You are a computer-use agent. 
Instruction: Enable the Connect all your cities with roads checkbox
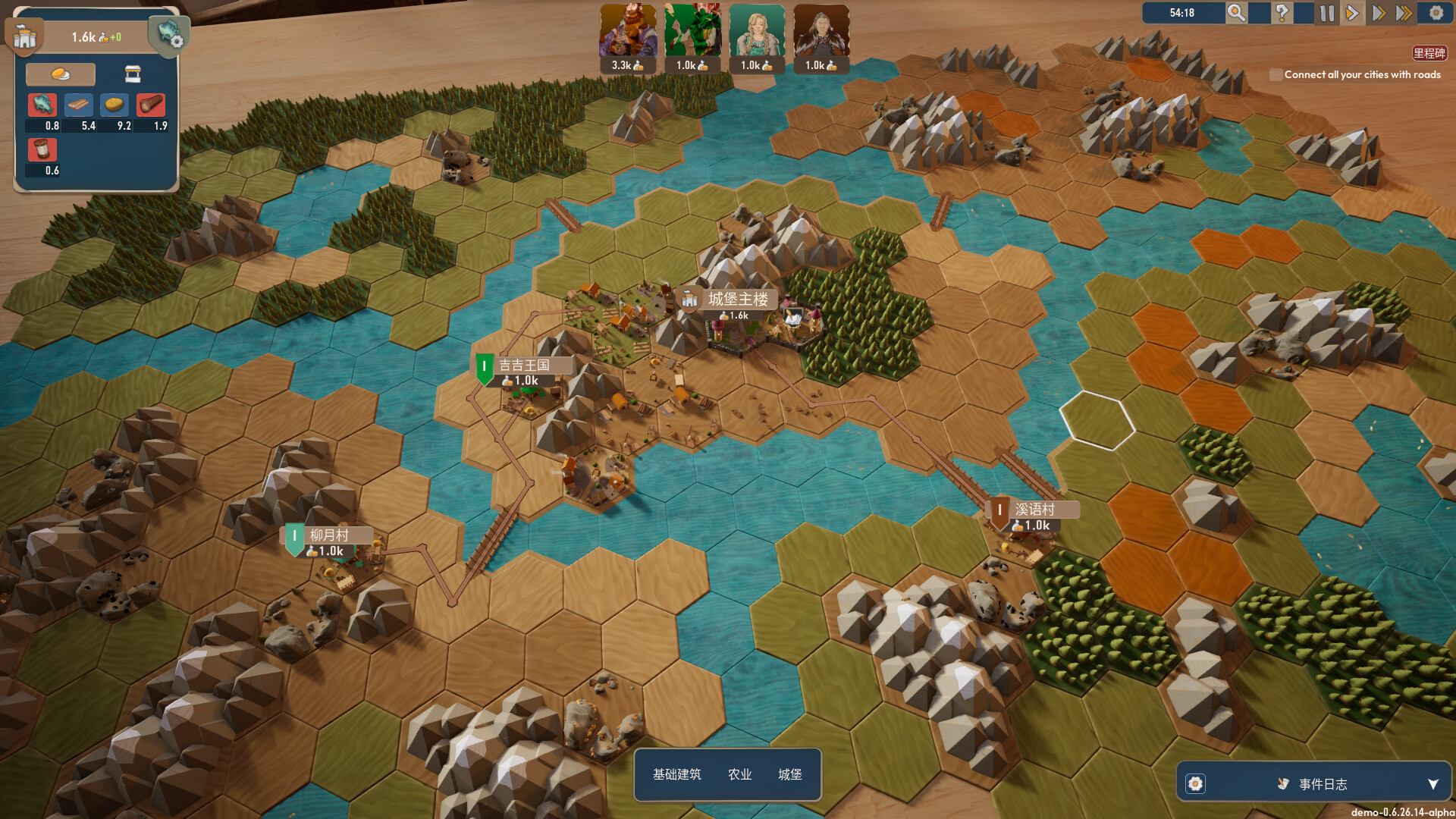(1276, 74)
